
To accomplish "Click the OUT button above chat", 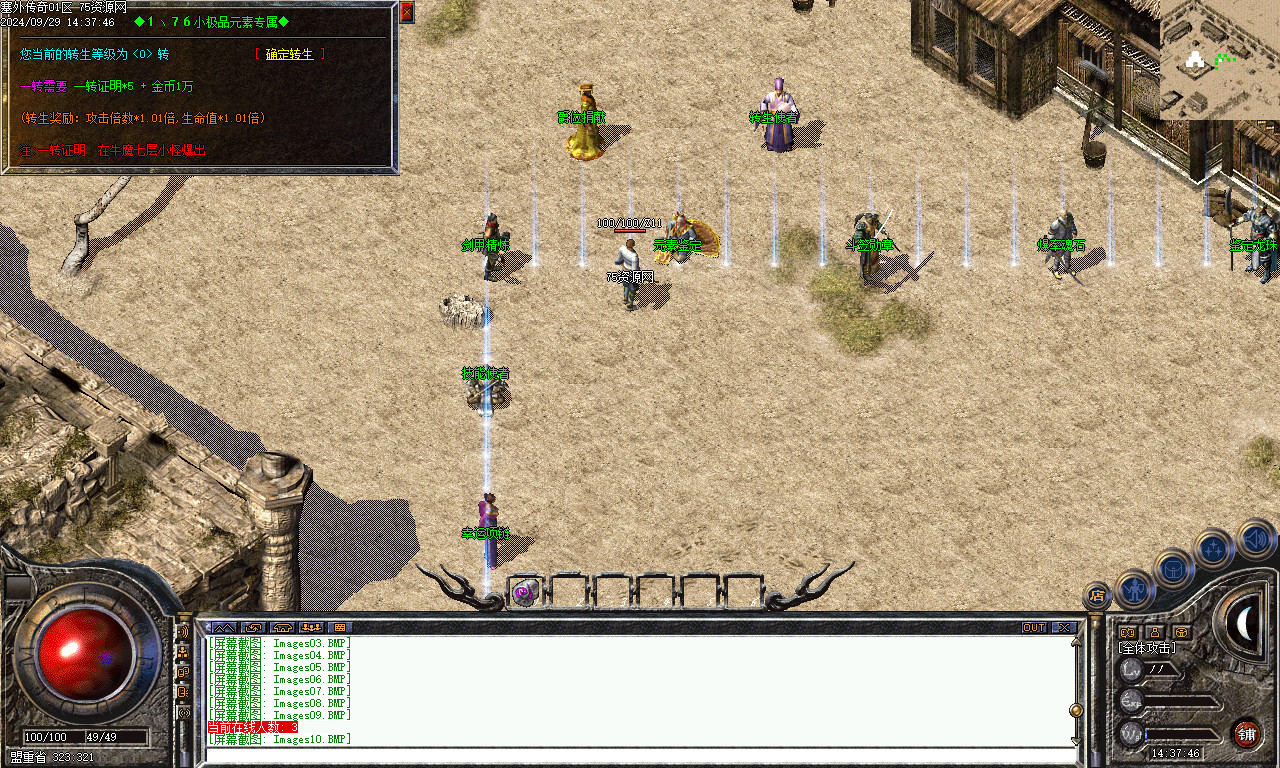I will tap(1034, 628).
